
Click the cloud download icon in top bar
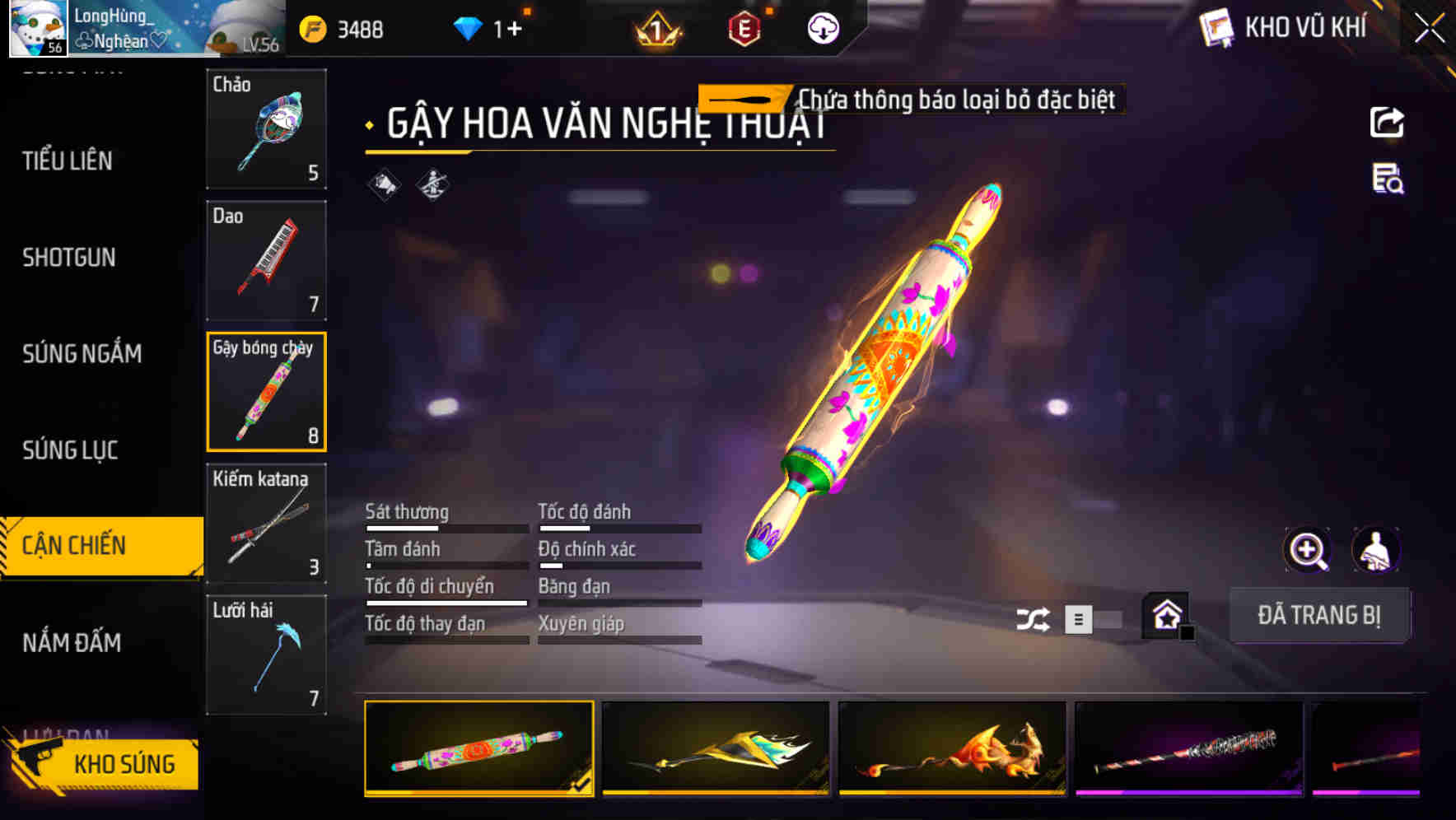821,28
